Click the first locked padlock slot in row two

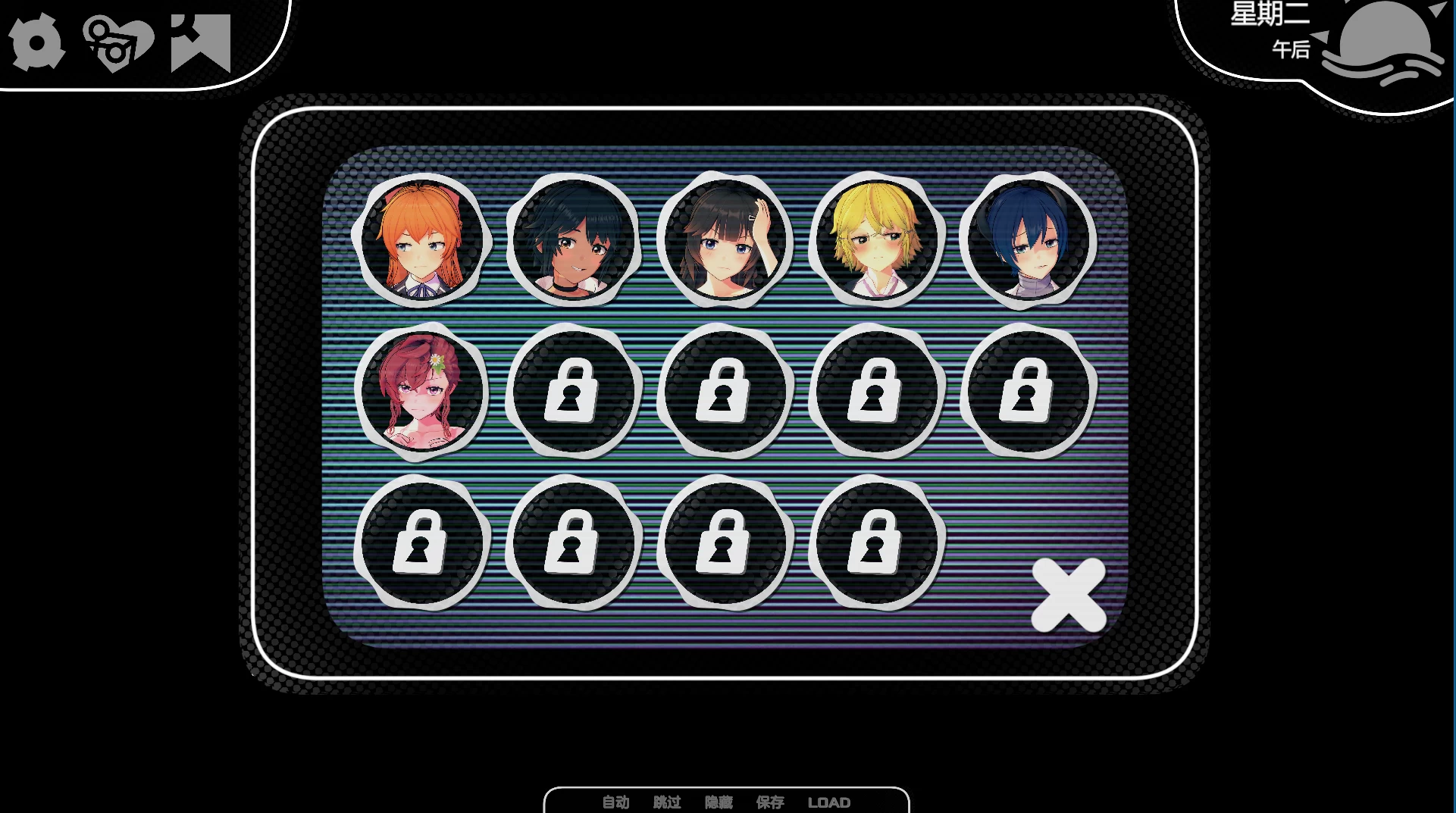(574, 392)
